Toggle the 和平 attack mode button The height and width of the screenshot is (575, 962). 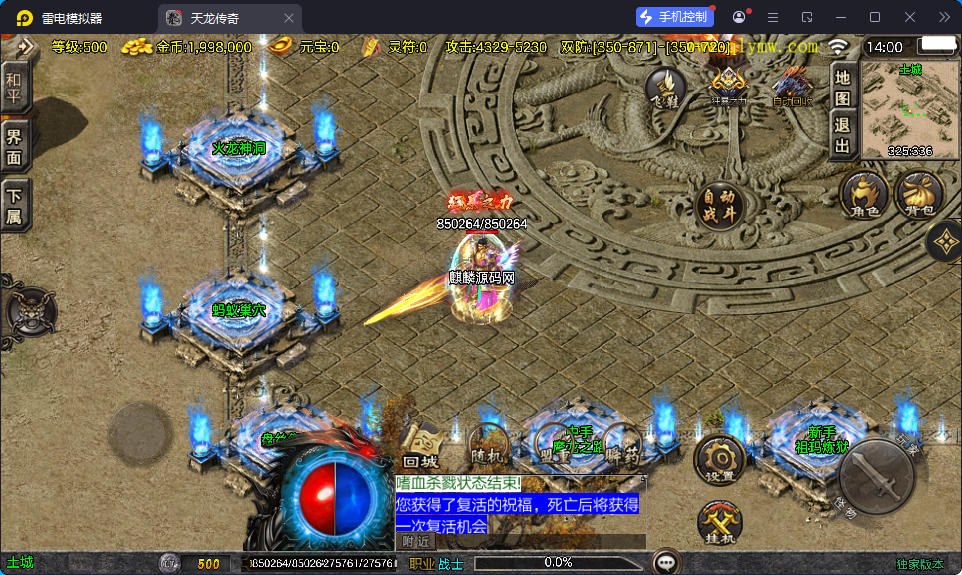(14, 87)
